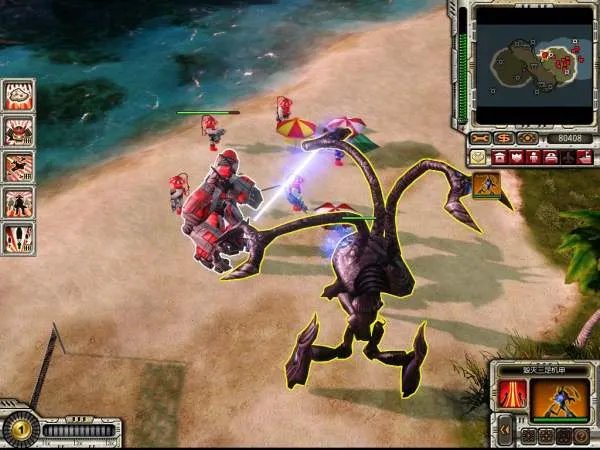The width and height of the screenshot is (600, 450).
Task: Select the diving aircraft support power icon
Action: (19, 166)
